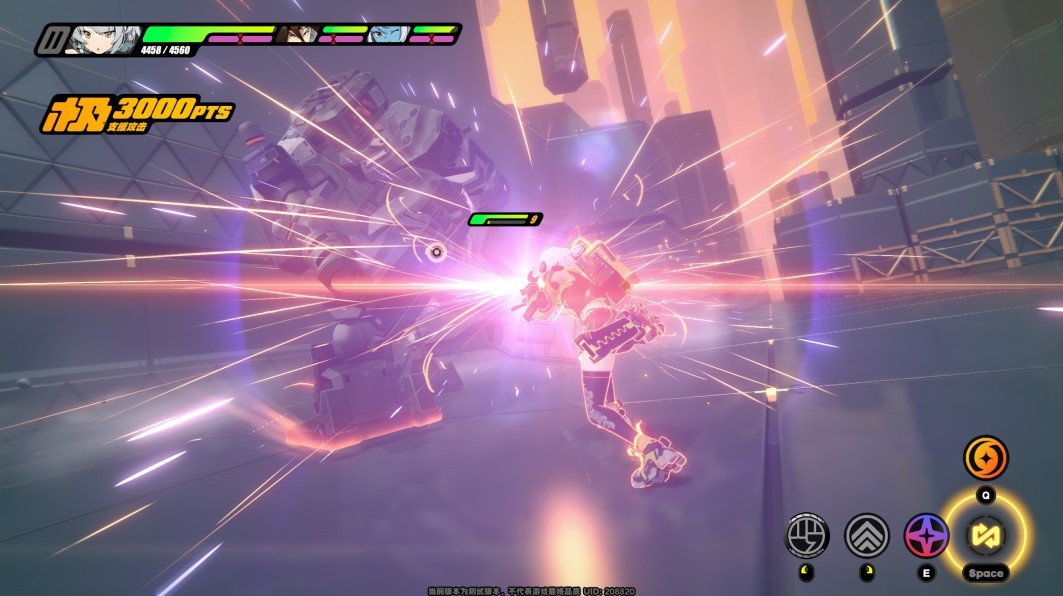
Task: Tap the fist basic attack icon
Action: 807,535
